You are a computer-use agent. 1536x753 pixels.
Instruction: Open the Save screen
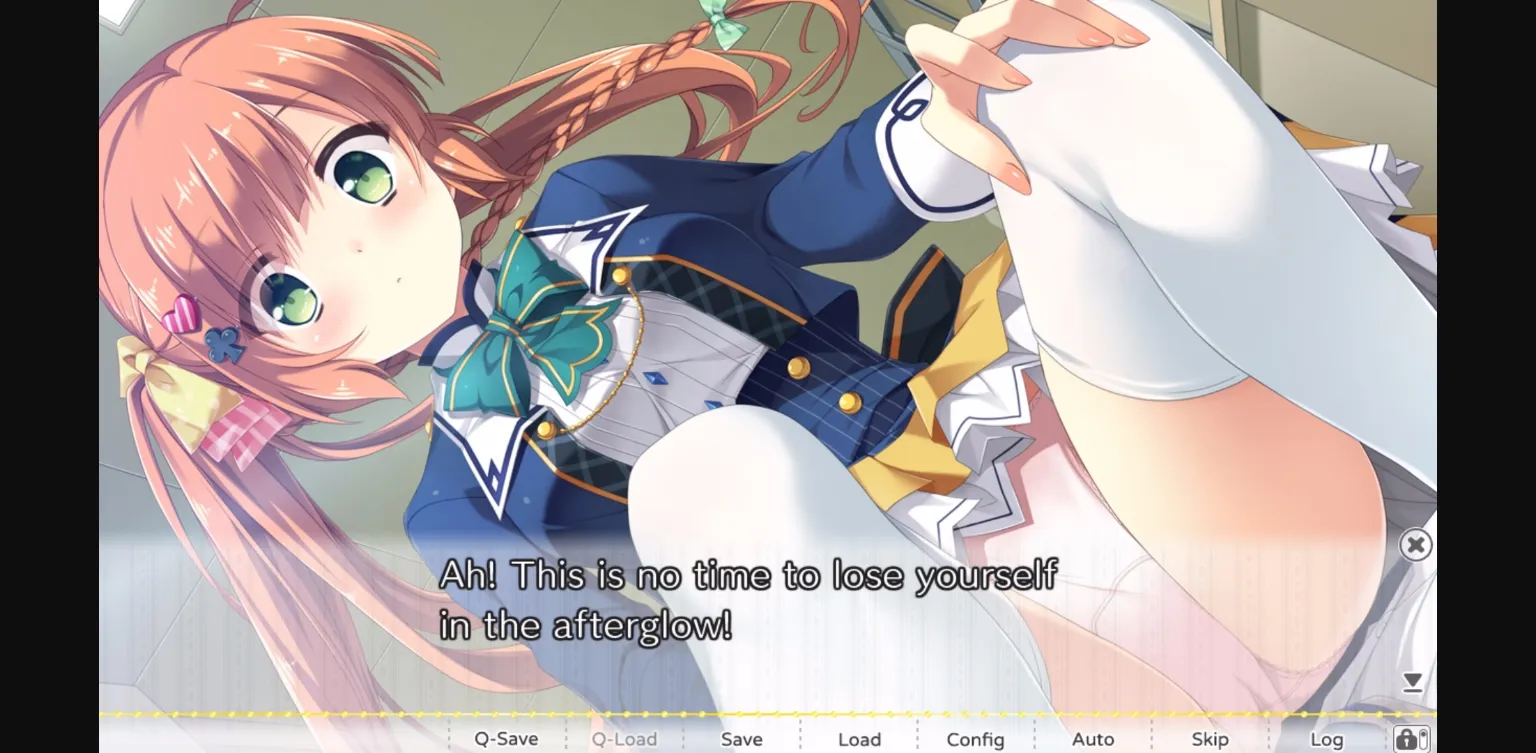coord(740,738)
